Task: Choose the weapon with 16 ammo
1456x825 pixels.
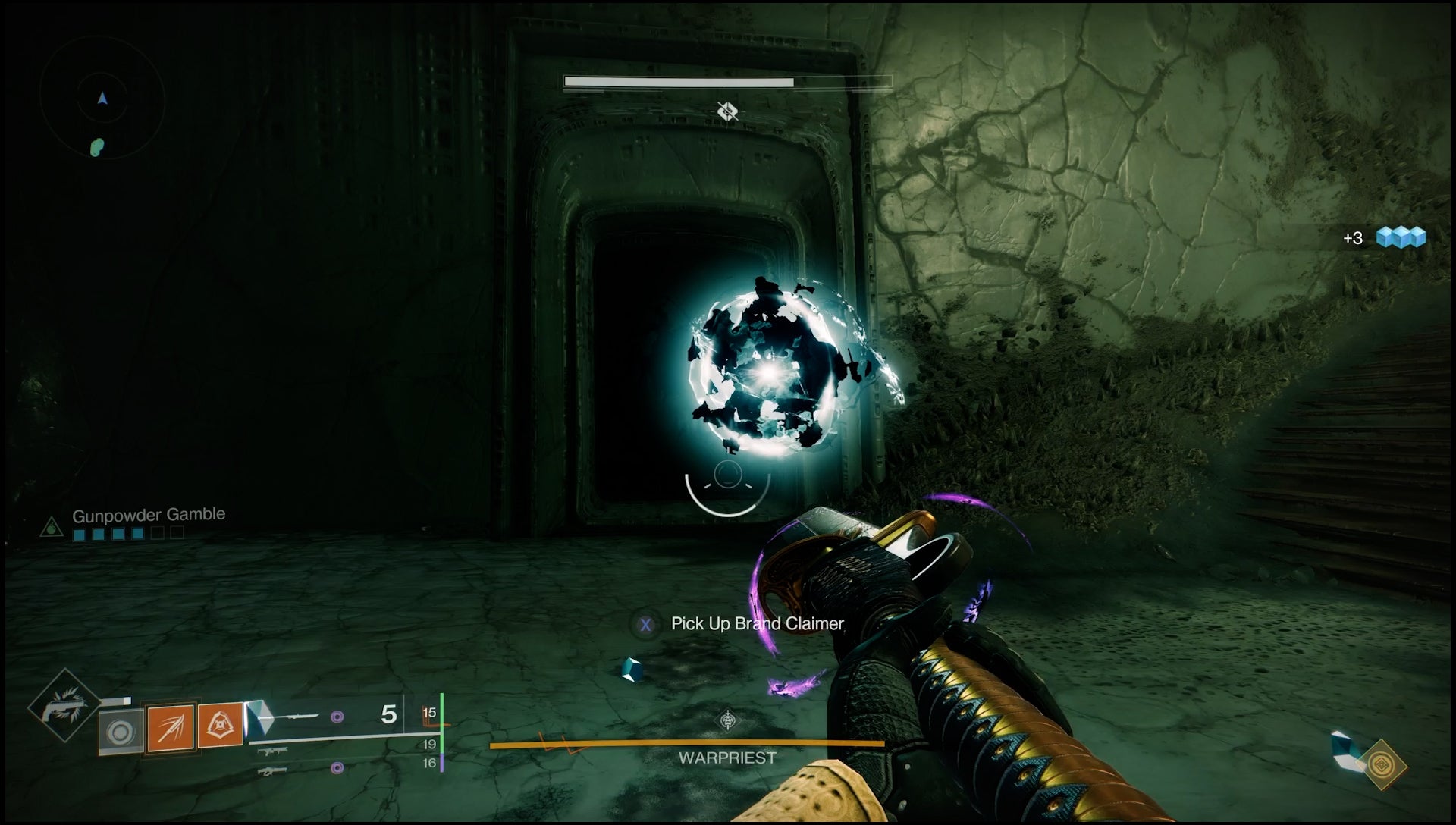Action: click(273, 770)
